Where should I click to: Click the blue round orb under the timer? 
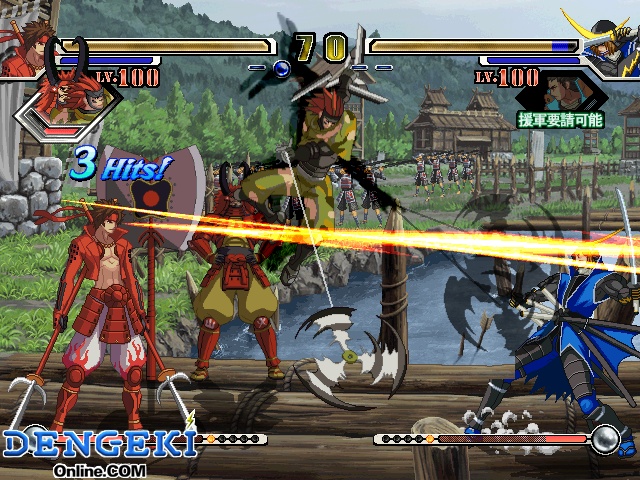tap(281, 68)
